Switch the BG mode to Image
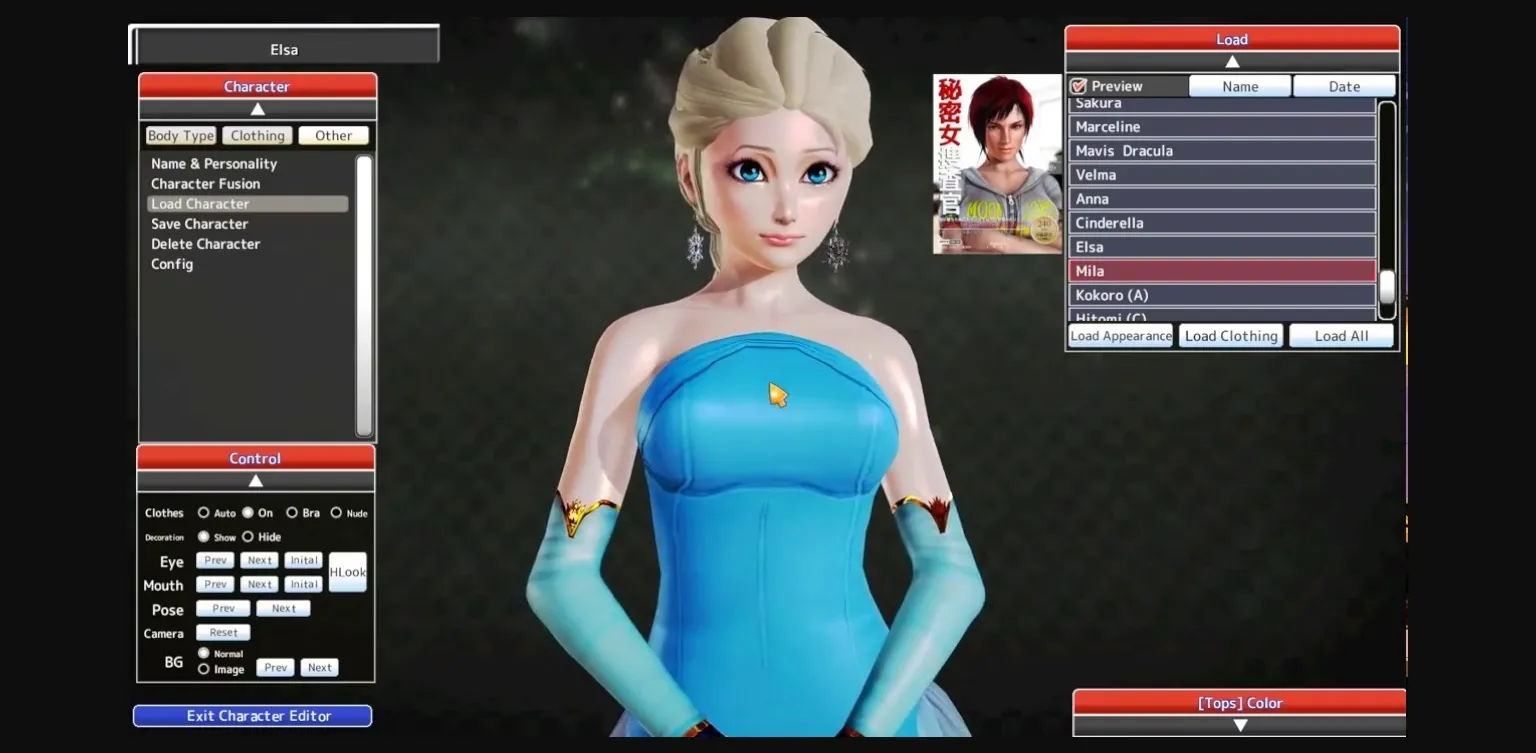Viewport: 1536px width, 753px height. click(203, 669)
